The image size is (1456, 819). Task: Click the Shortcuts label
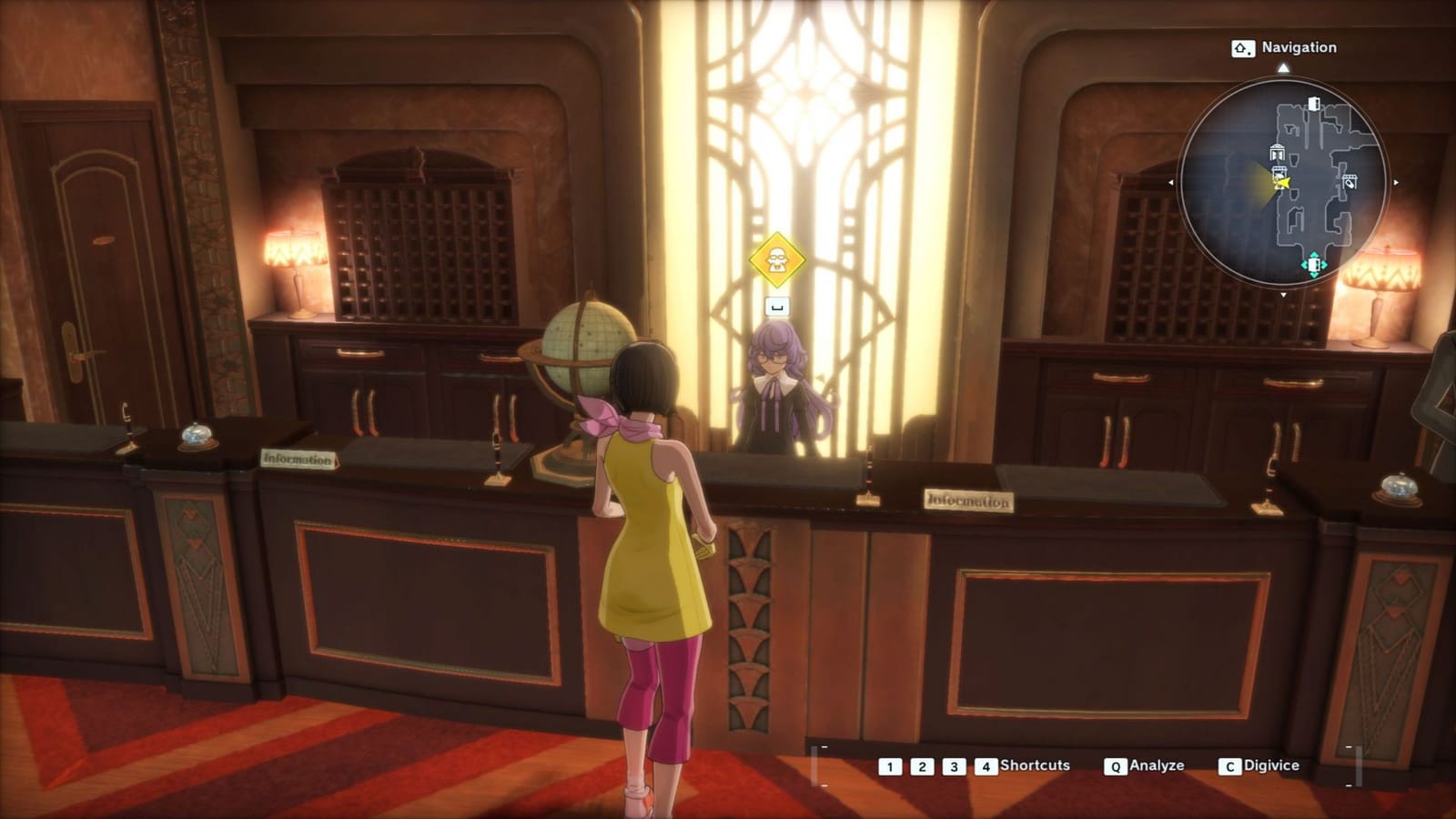(1036, 765)
